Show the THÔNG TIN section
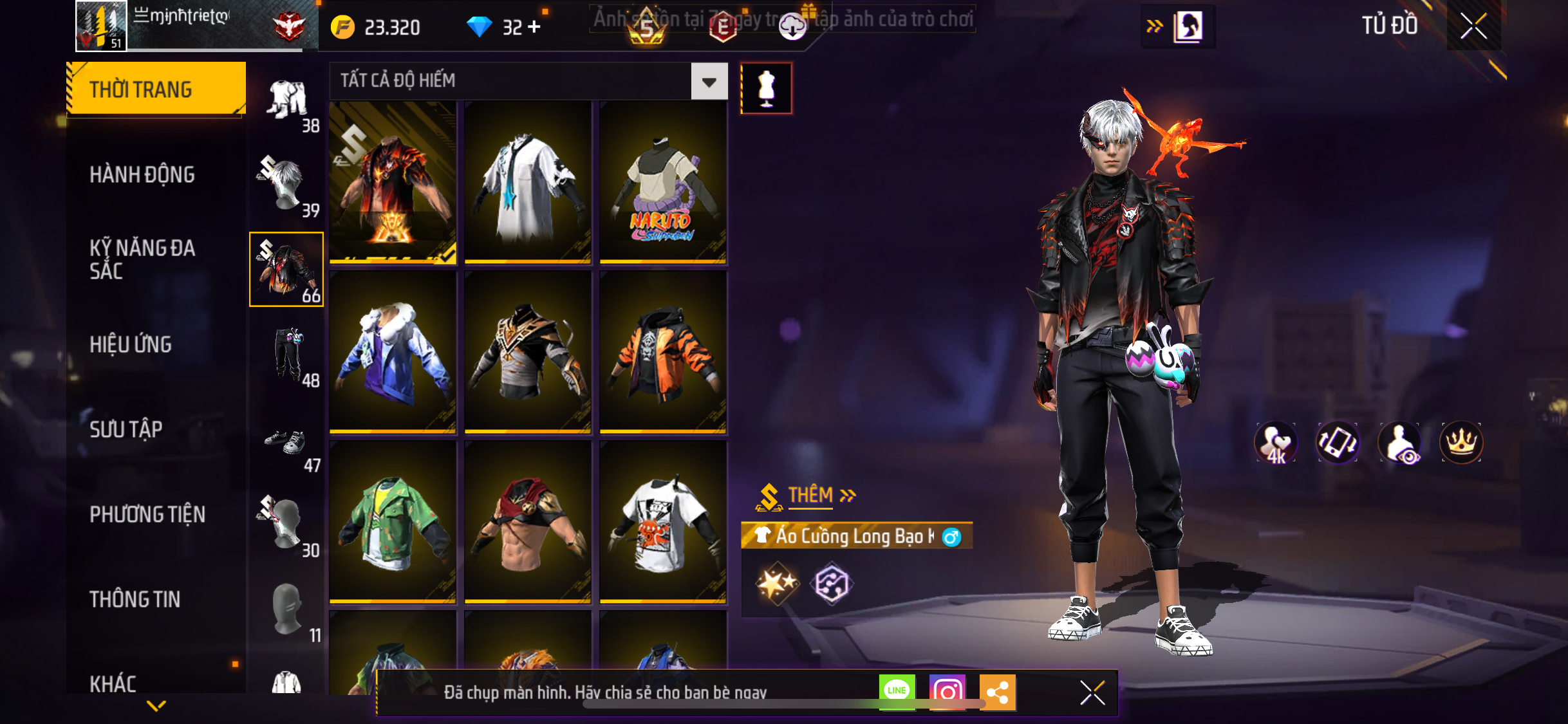 tap(135, 599)
